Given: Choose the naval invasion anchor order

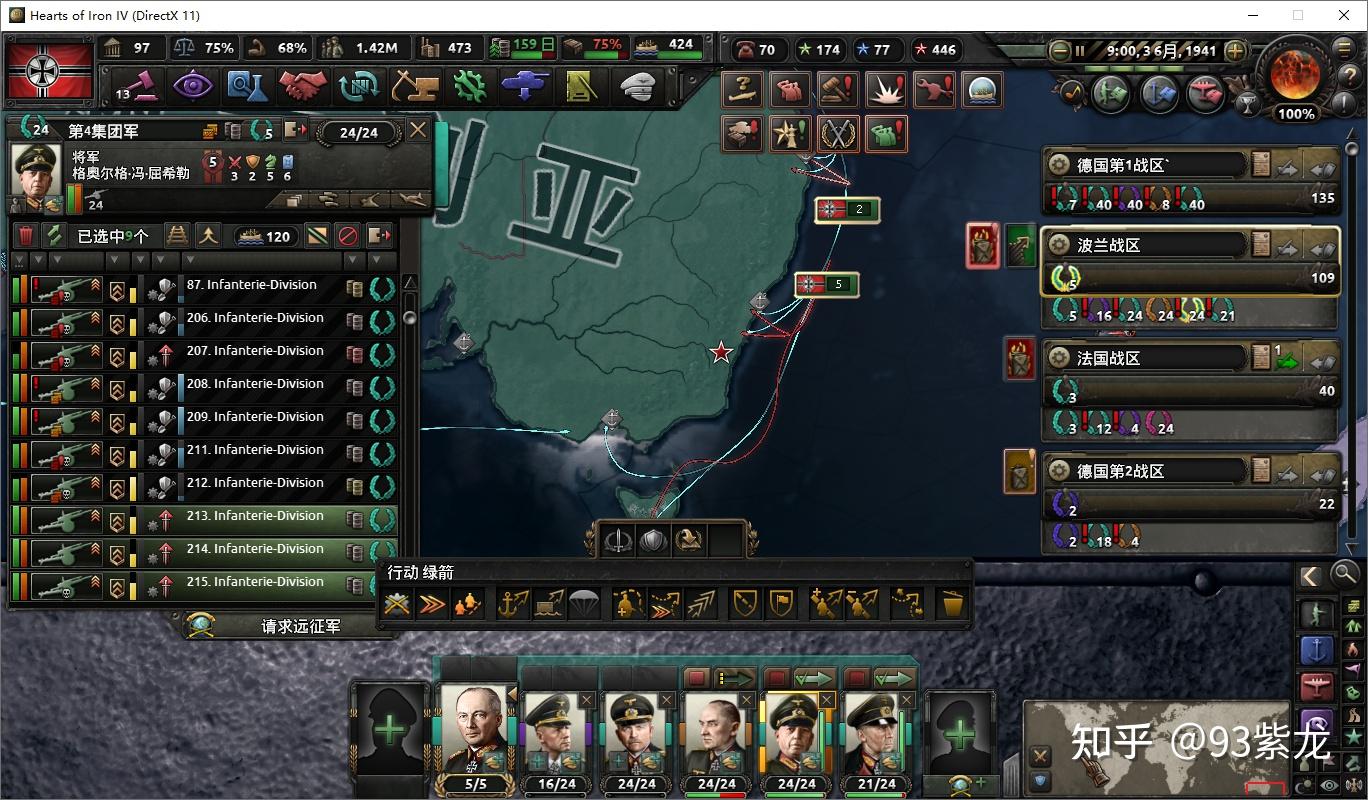Looking at the screenshot, I should click(x=513, y=604).
